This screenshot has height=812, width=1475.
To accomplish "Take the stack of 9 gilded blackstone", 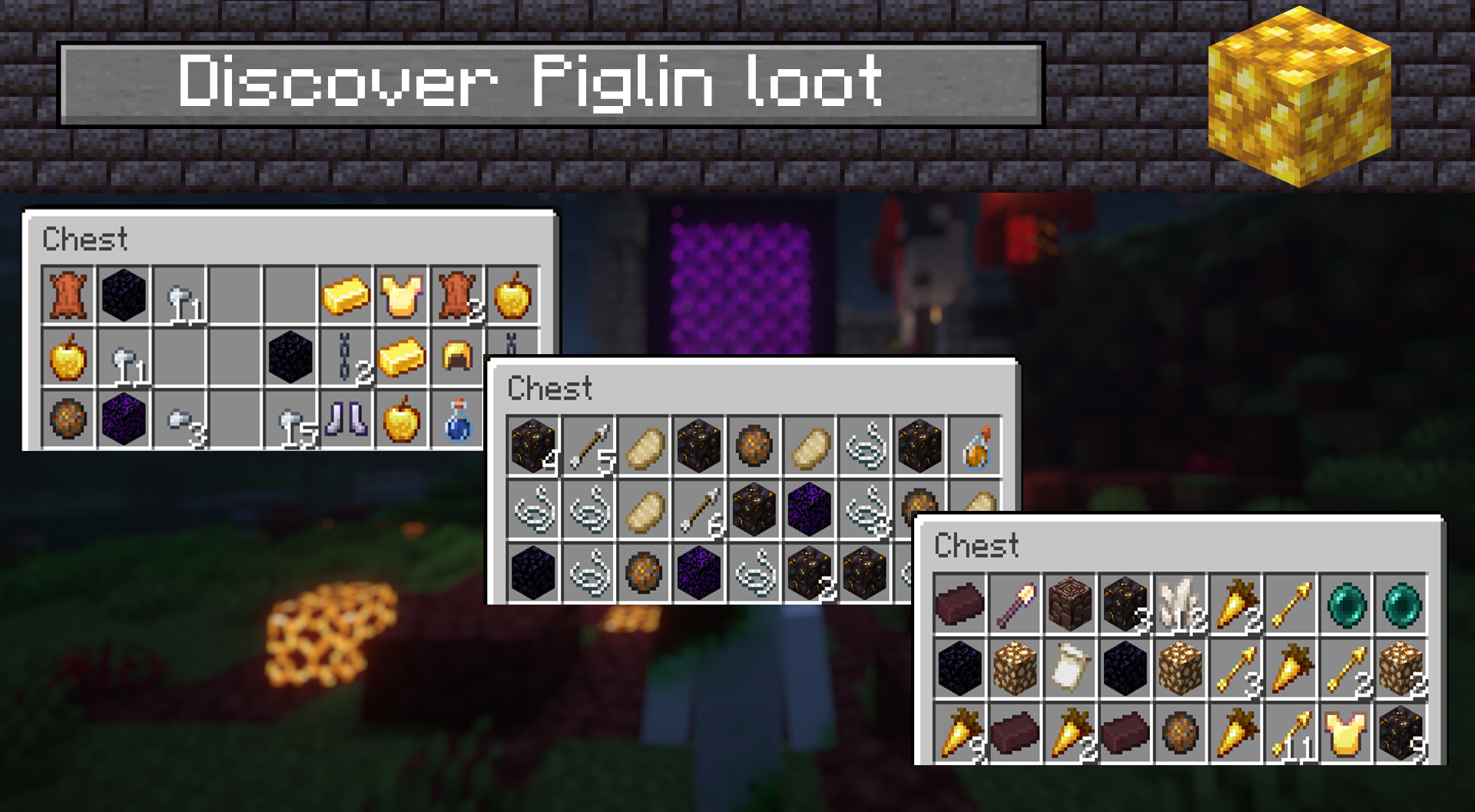I will click(1401, 733).
